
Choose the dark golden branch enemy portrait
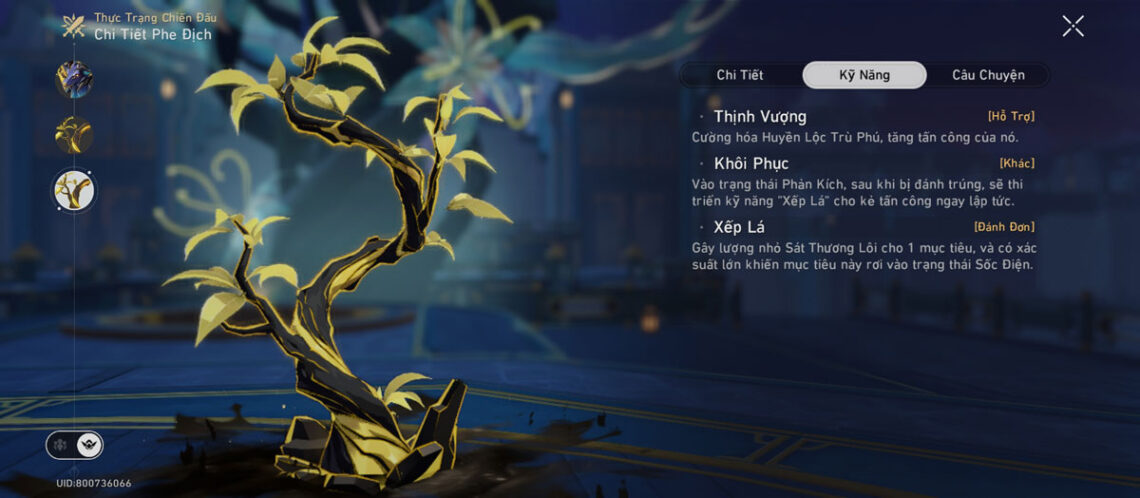pos(74,134)
